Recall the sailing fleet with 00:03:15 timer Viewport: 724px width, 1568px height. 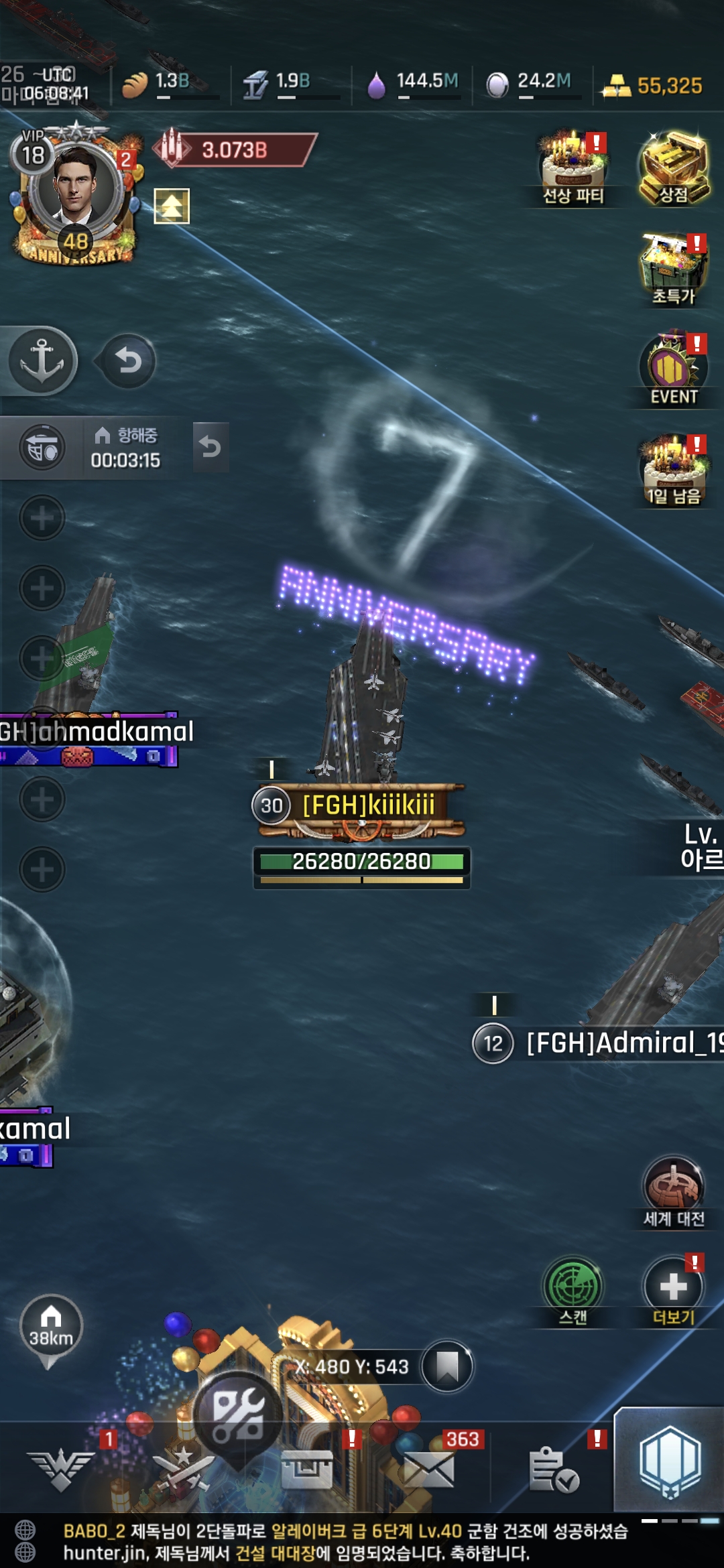(x=210, y=446)
